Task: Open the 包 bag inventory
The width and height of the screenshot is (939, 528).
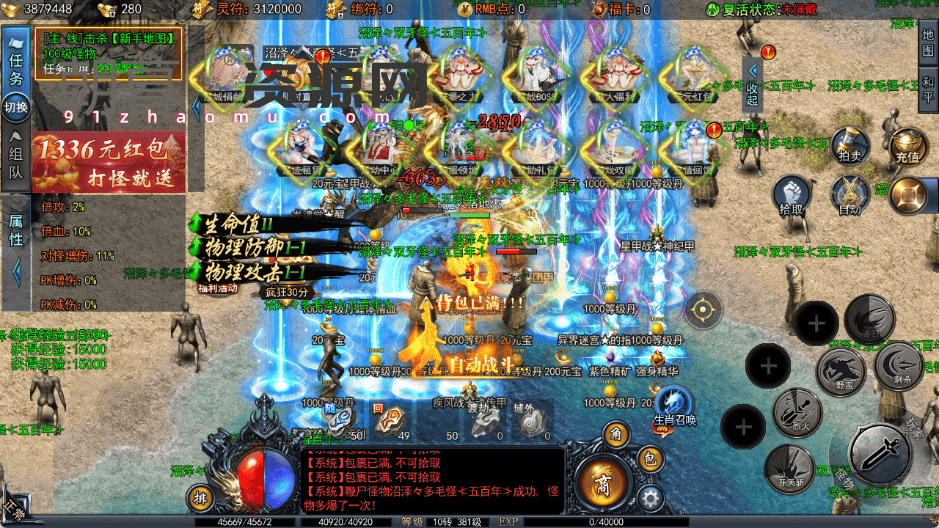Action: click(x=648, y=460)
